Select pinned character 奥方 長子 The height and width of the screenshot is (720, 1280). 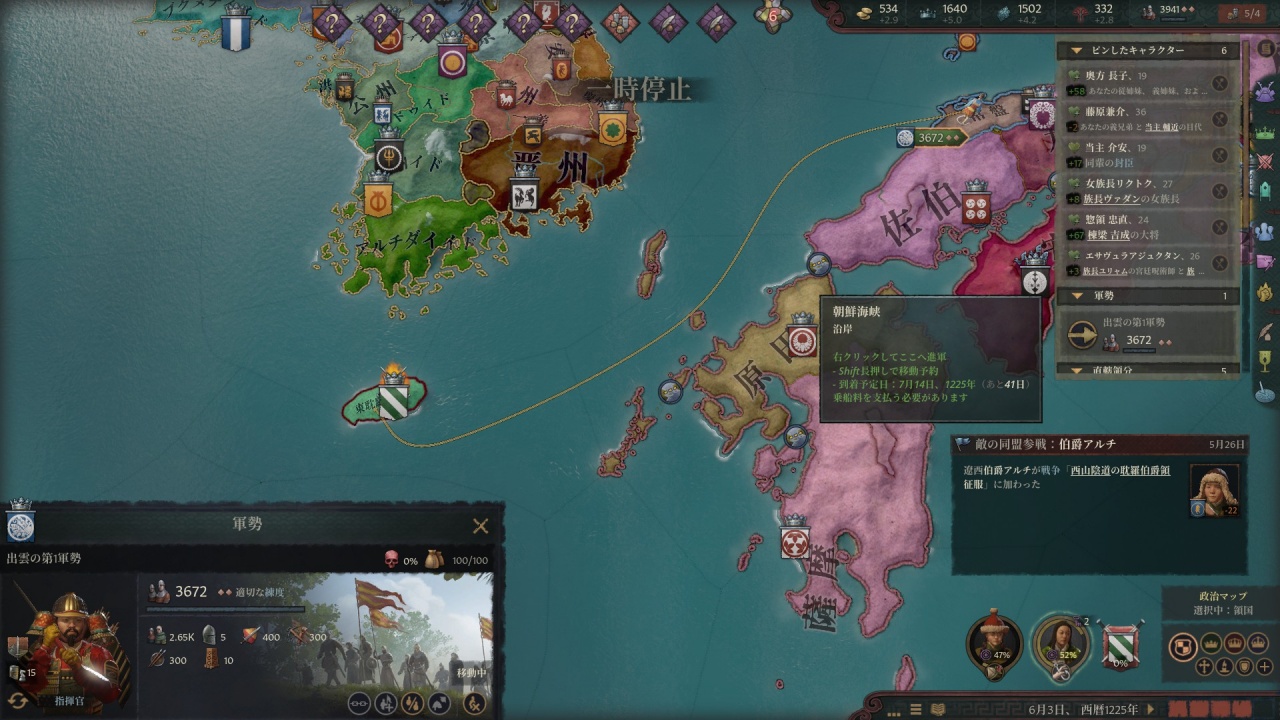1140,84
